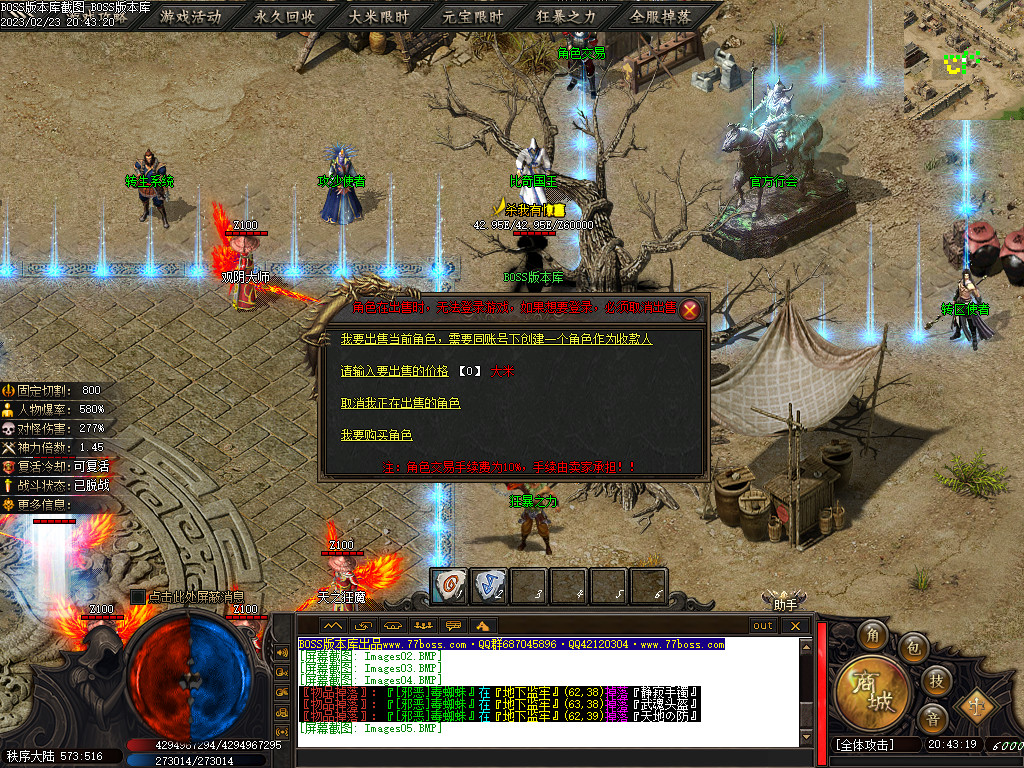1024x768 pixels.
Task: Choose the sell current character option
Action: (496, 340)
